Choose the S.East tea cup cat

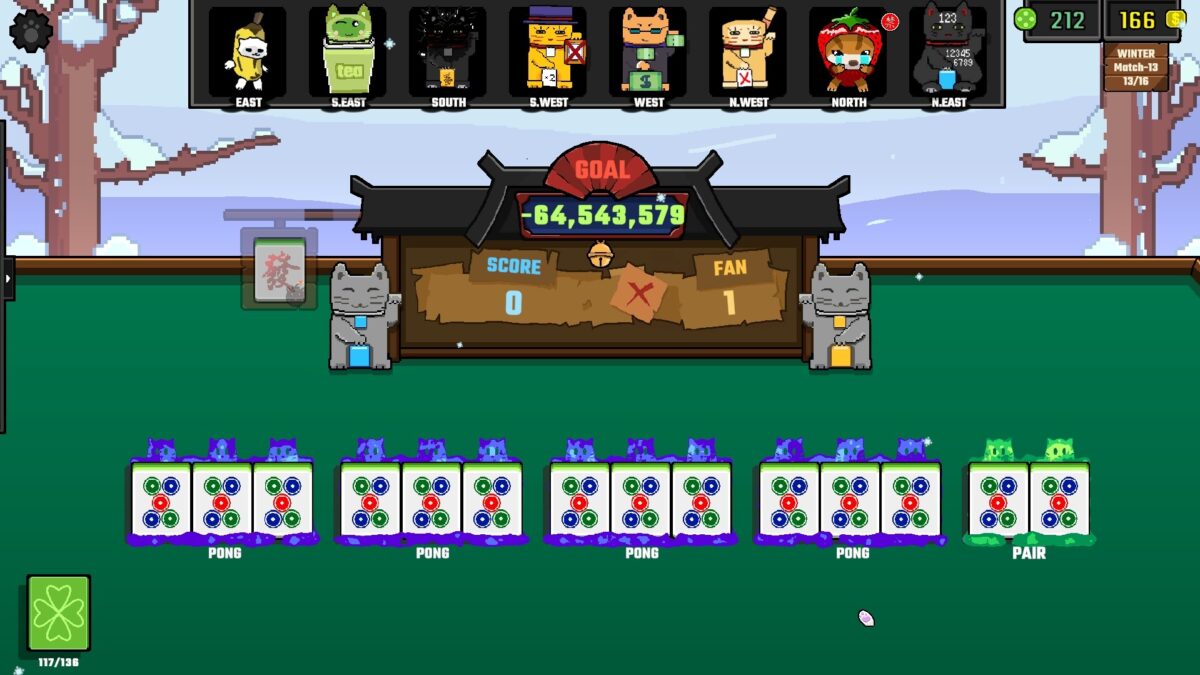pyautogui.click(x=347, y=52)
